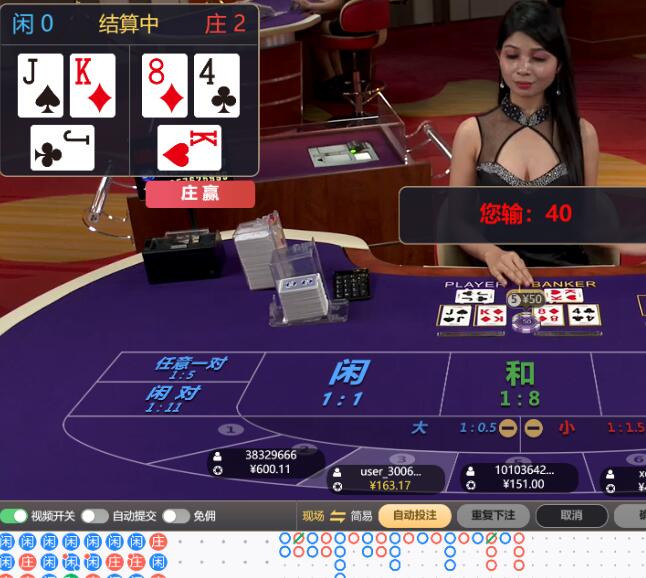Bet on 小 at 1:1.5
The height and width of the screenshot is (578, 646).
(x=601, y=428)
